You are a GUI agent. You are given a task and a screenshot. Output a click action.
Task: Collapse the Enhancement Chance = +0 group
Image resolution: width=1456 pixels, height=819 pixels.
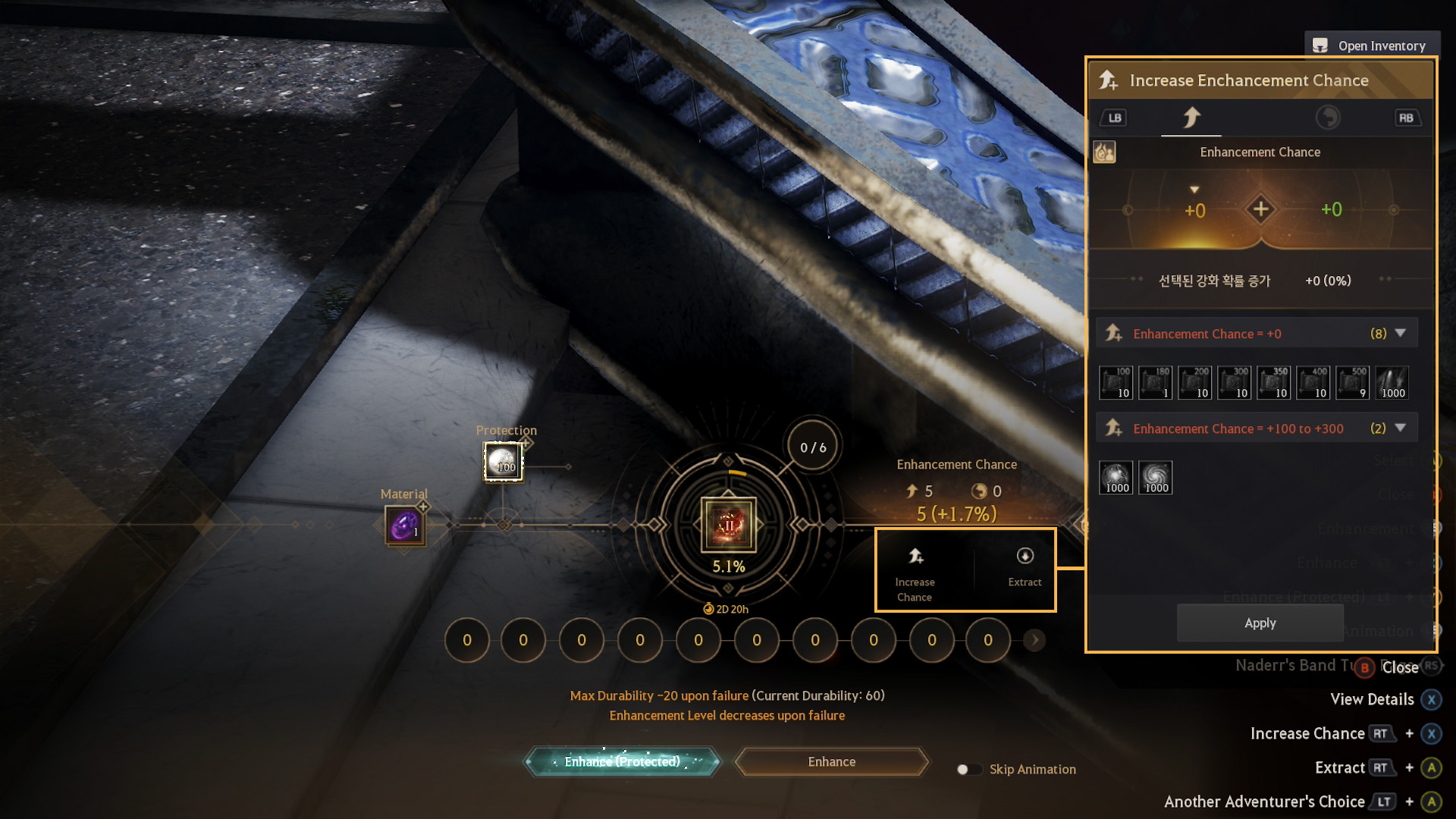tap(1401, 333)
